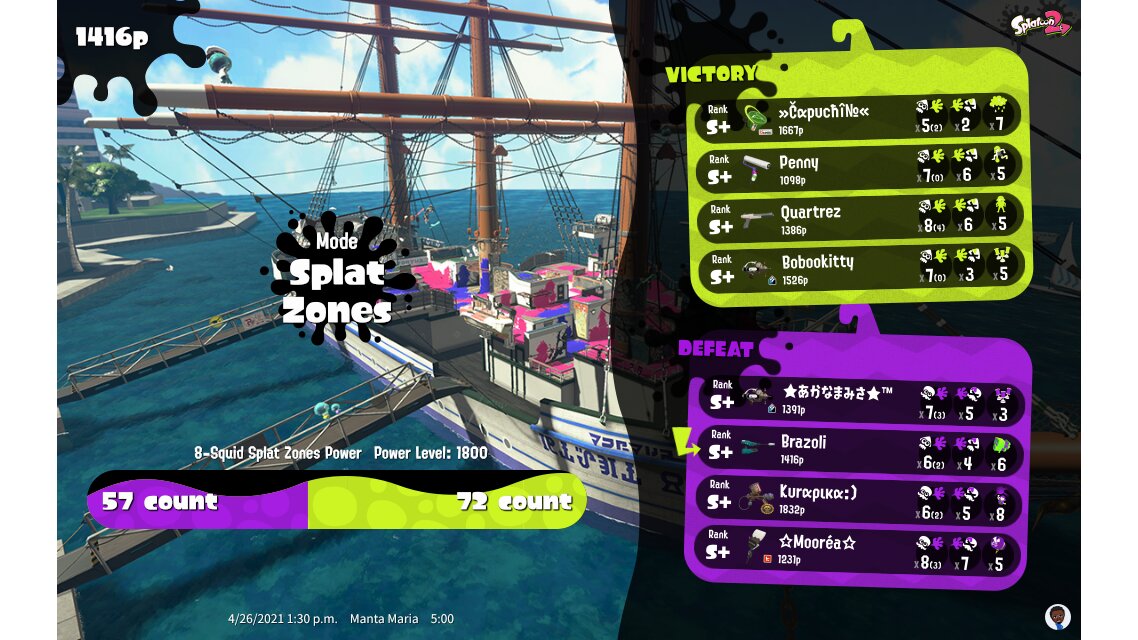1138x640 pixels.
Task: Choose Bobookitty's player entry
Action: click(860, 267)
